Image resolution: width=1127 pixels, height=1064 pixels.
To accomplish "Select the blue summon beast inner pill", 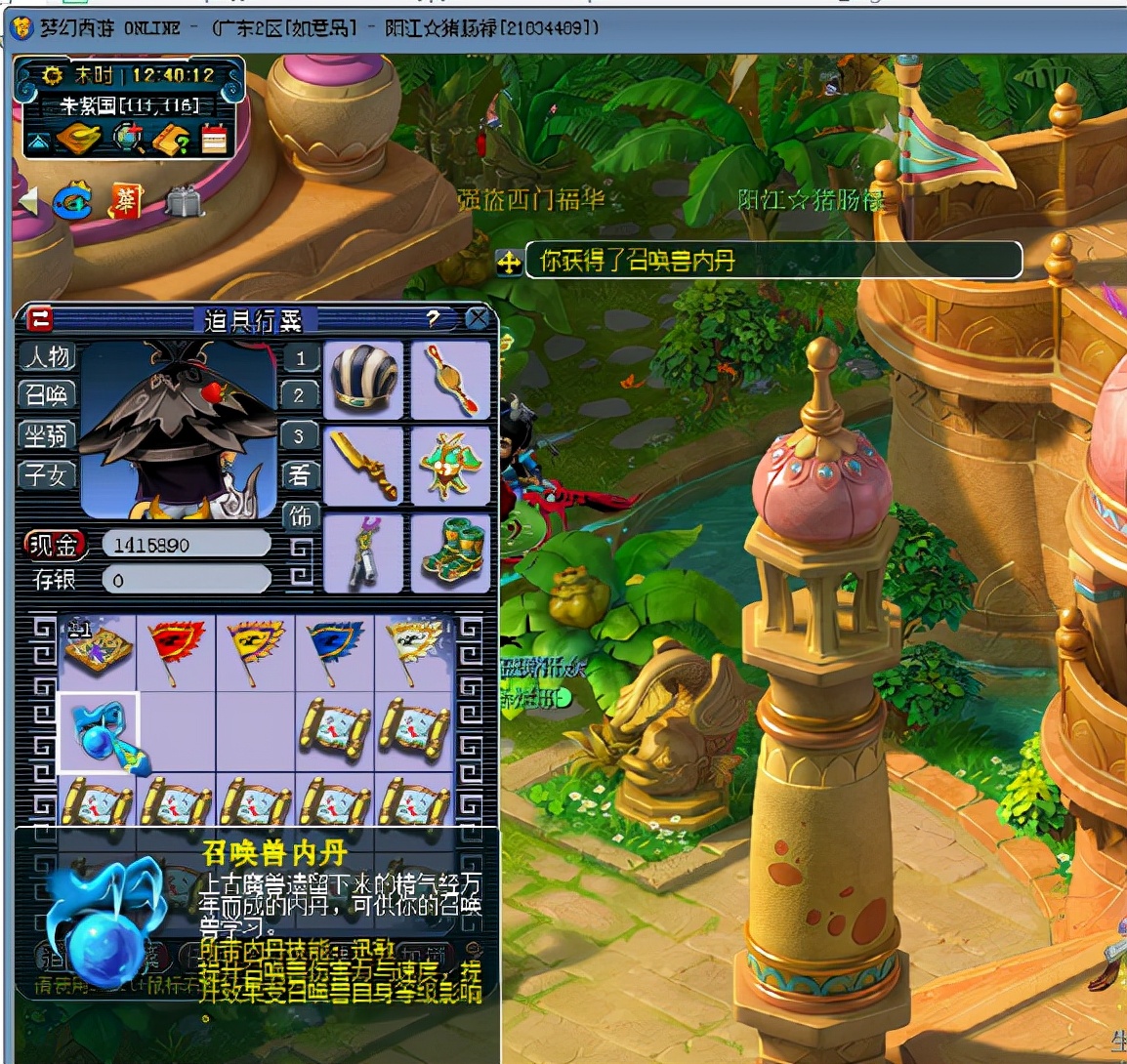I will pos(99,733).
